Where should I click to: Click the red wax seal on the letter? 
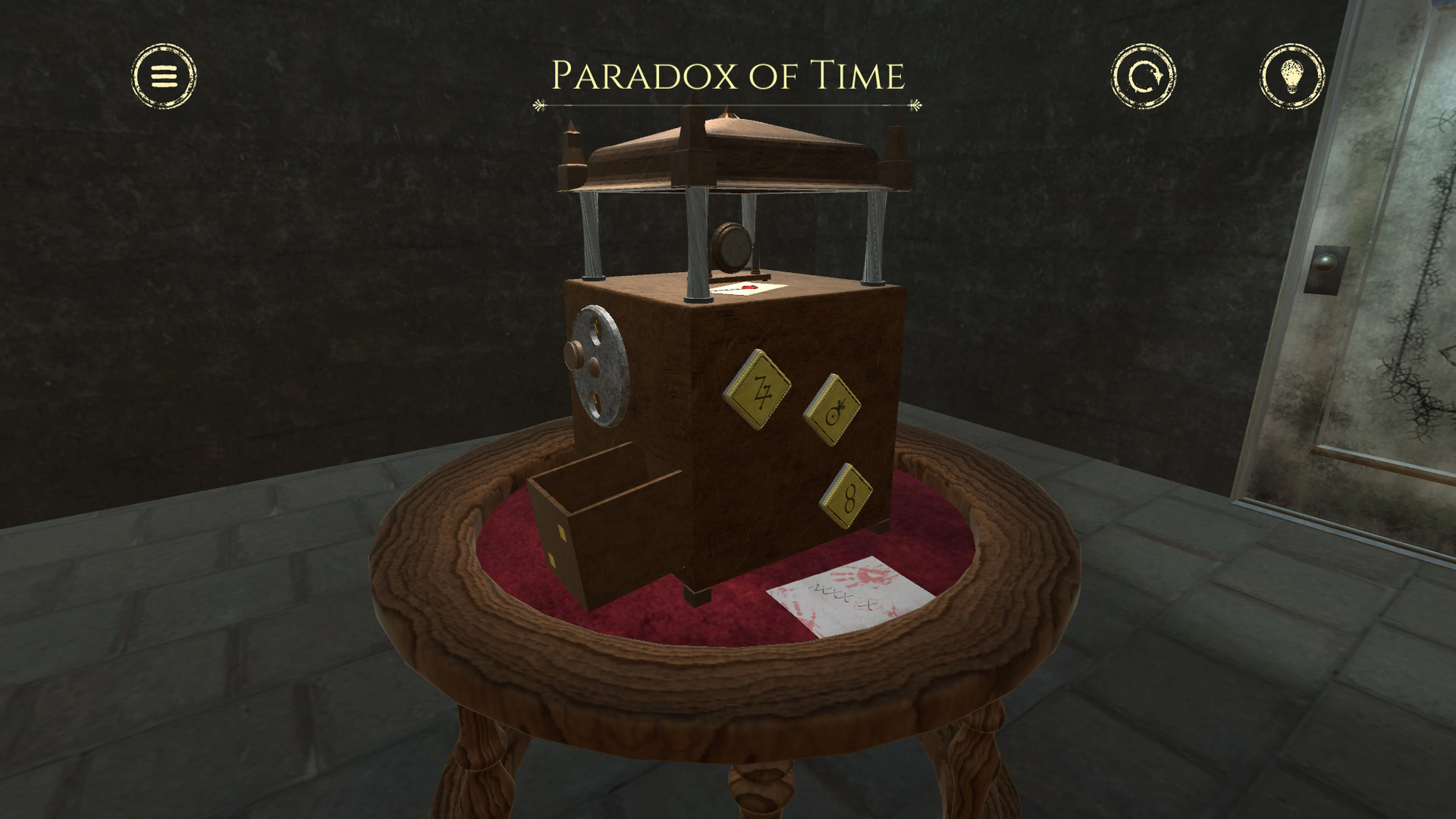click(750, 288)
